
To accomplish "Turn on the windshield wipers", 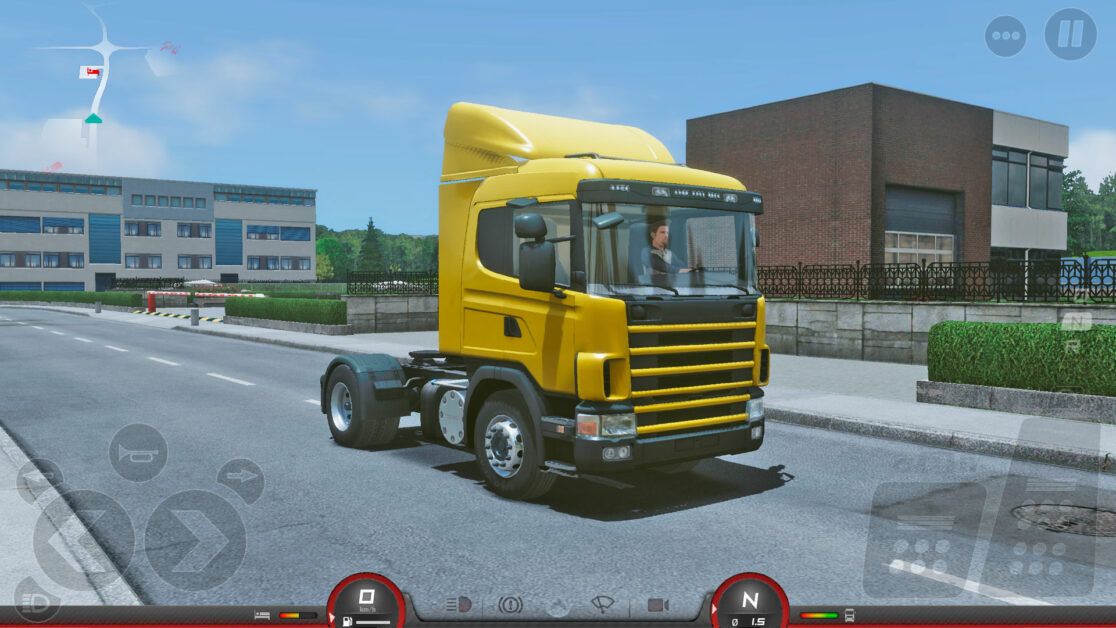I will tap(603, 605).
